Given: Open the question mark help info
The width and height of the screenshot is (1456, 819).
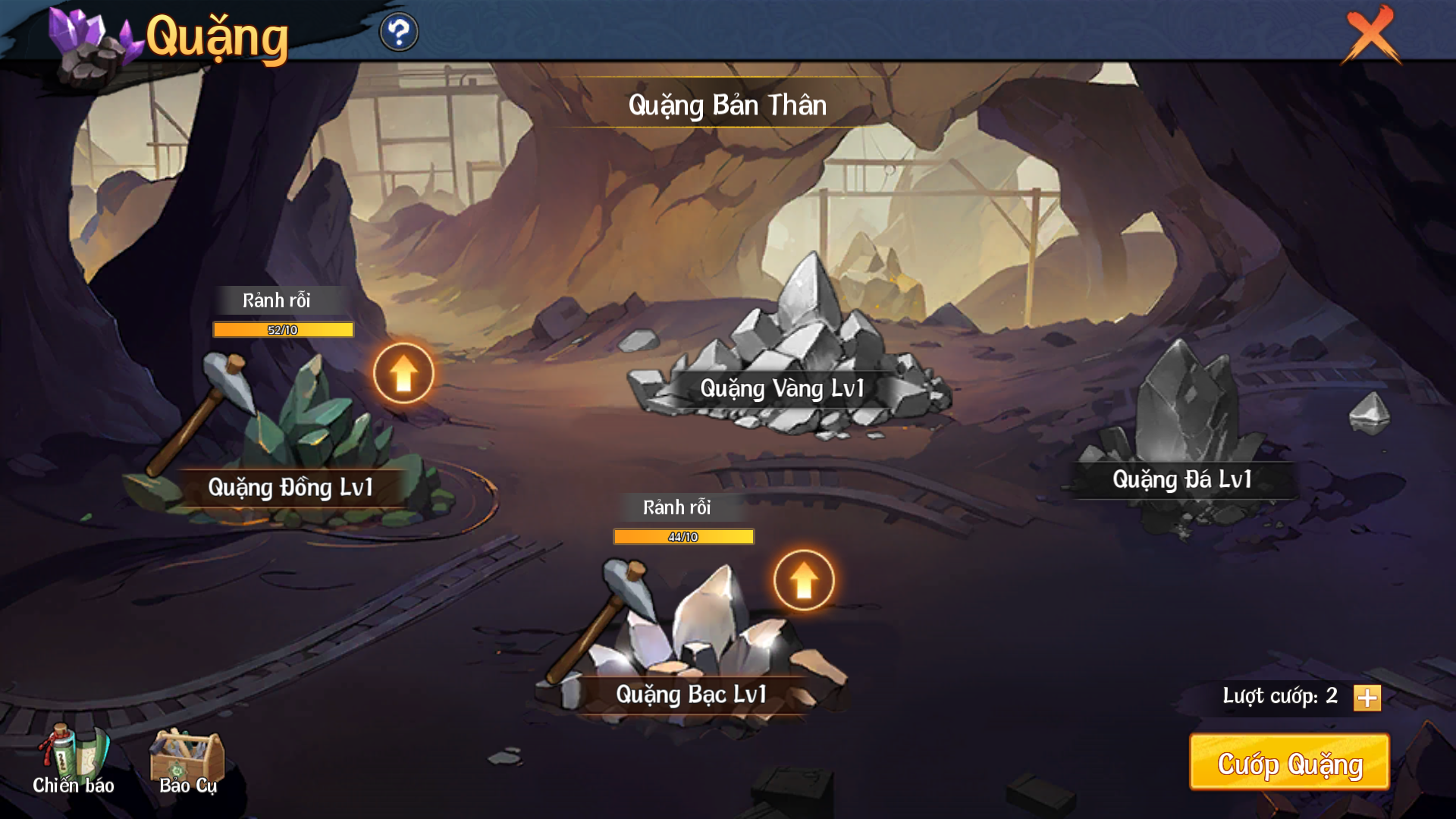Looking at the screenshot, I should point(399,33).
